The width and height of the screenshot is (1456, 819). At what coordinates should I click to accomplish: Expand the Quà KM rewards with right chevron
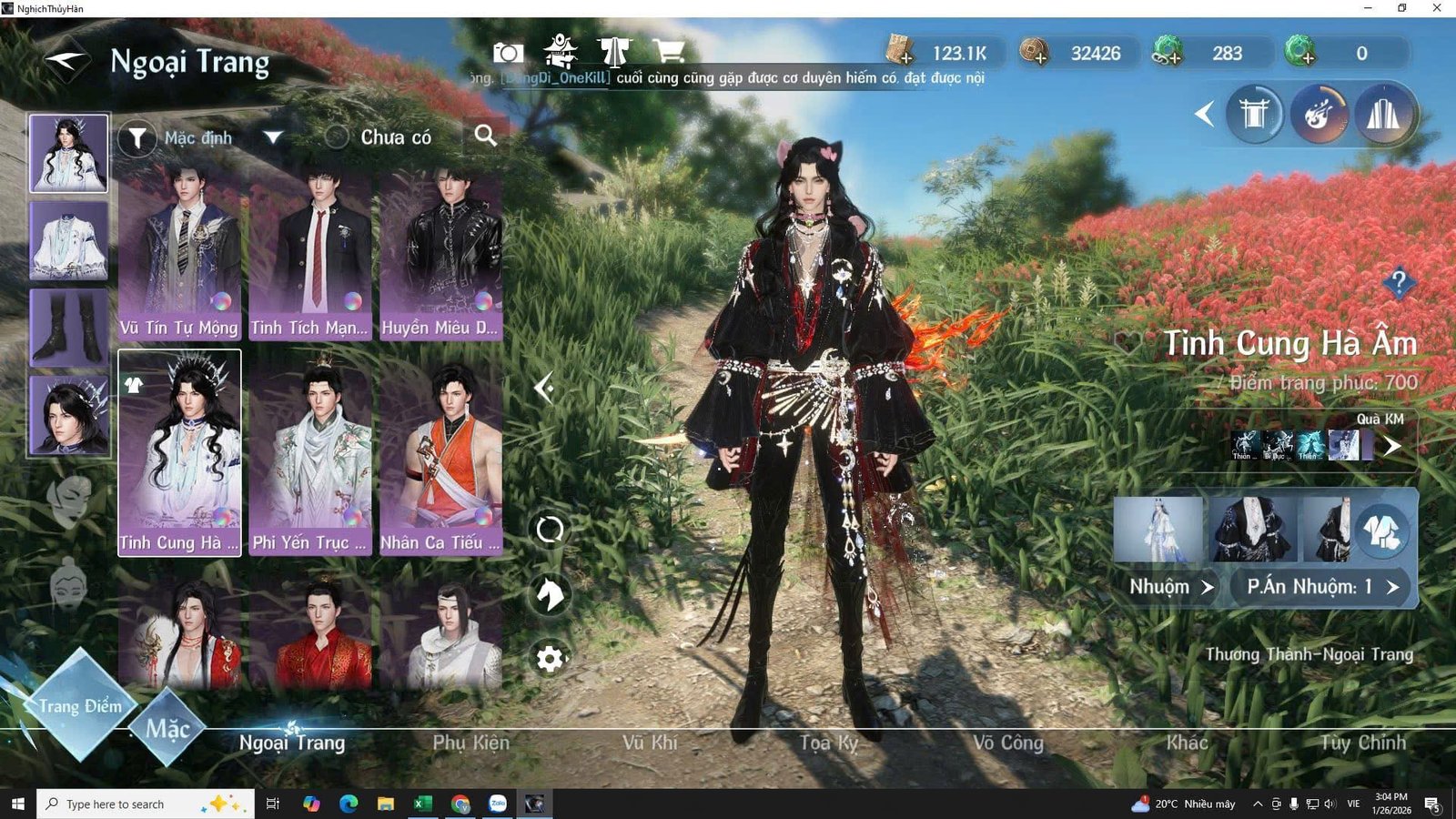pyautogui.click(x=1393, y=446)
